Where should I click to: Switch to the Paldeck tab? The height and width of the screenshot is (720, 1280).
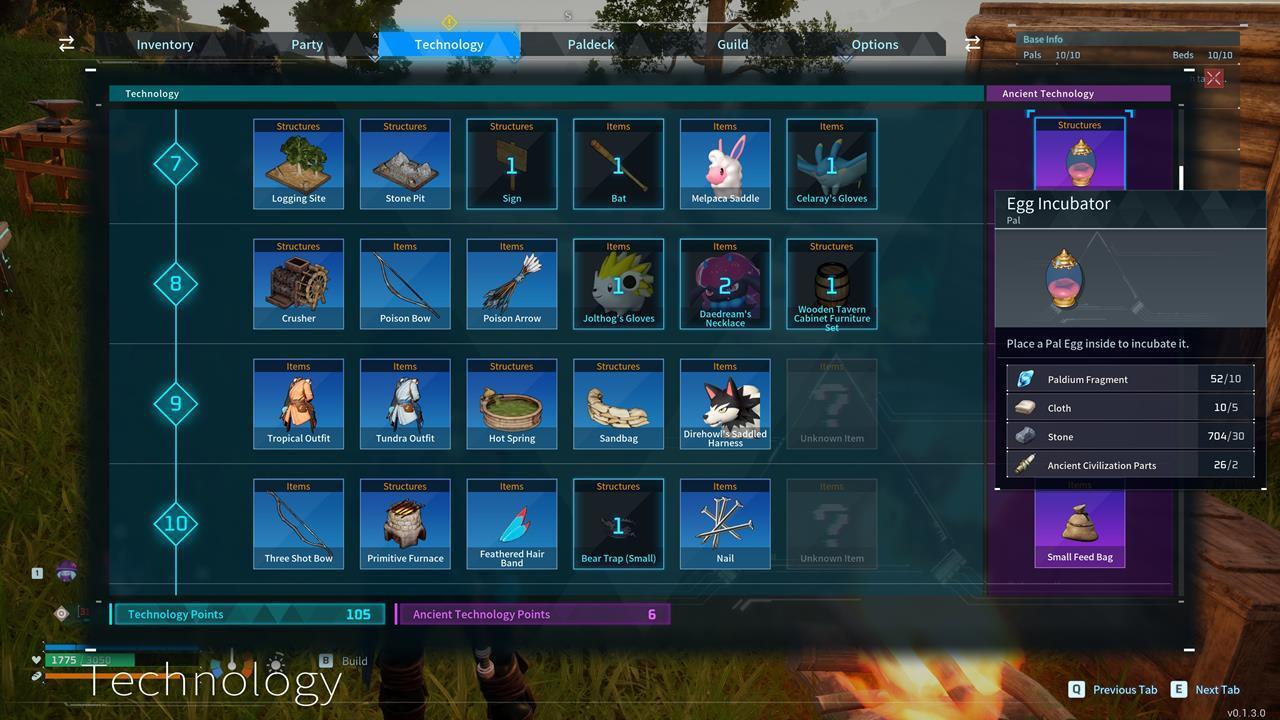pyautogui.click(x=590, y=44)
